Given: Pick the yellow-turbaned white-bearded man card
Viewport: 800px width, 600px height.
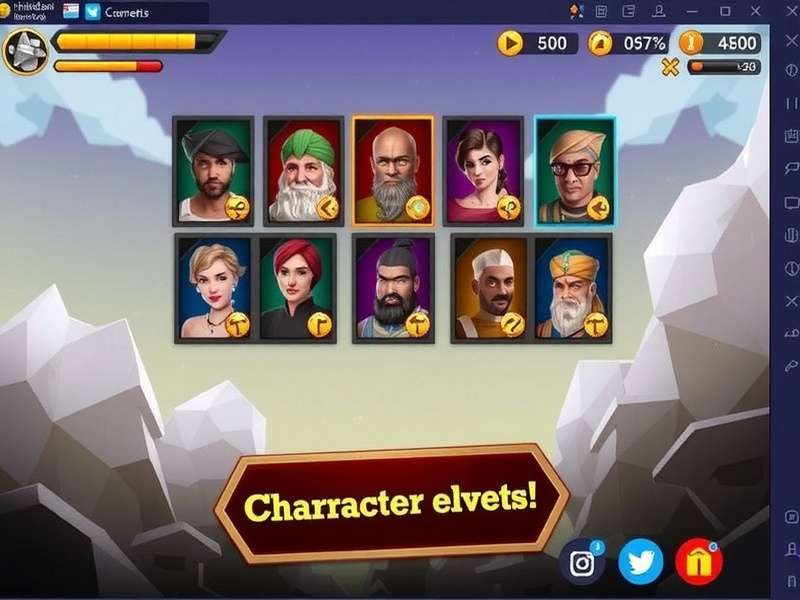Looking at the screenshot, I should tap(573, 289).
